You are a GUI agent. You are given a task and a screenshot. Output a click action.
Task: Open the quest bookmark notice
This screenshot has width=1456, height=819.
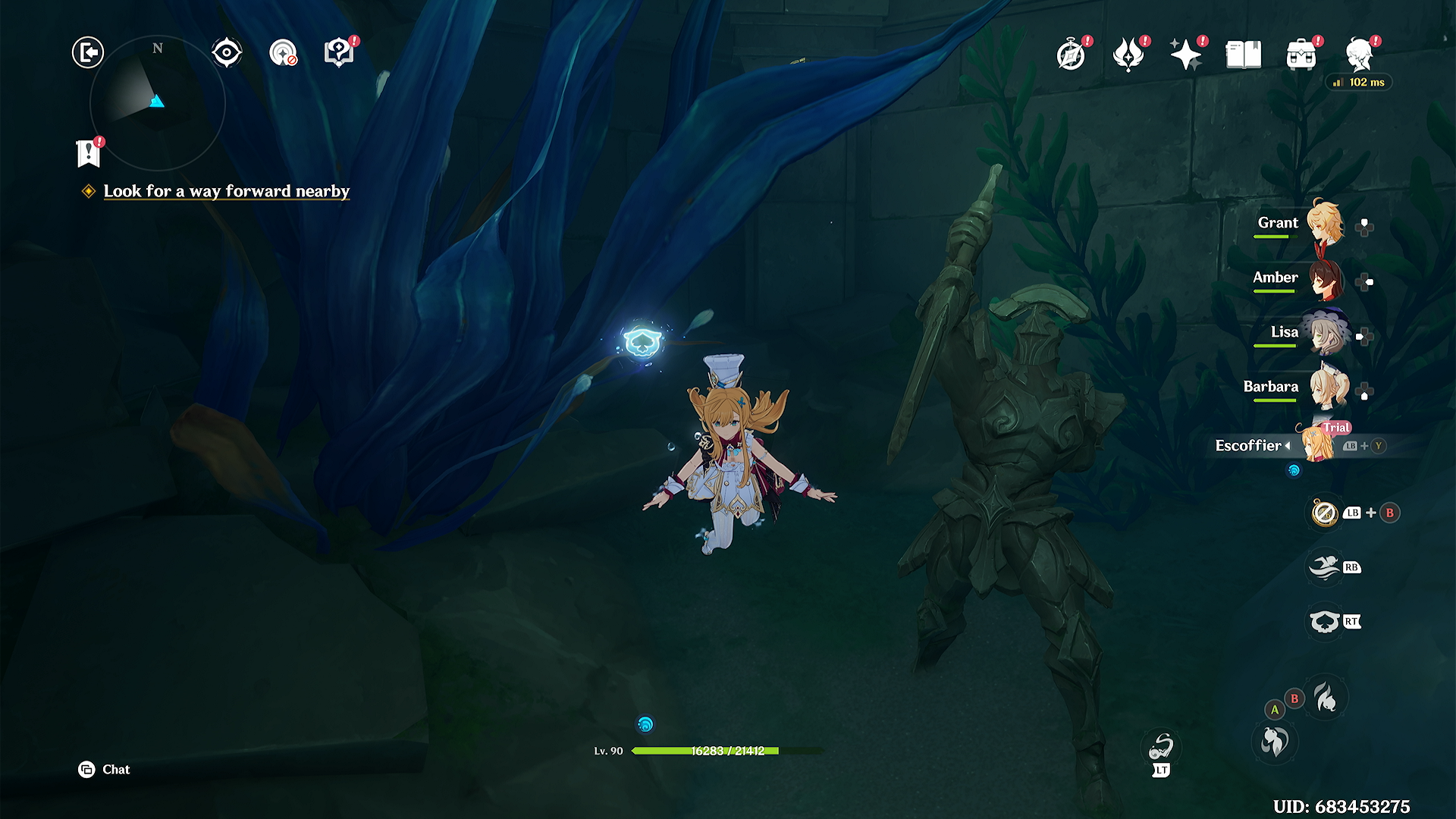coord(89,153)
